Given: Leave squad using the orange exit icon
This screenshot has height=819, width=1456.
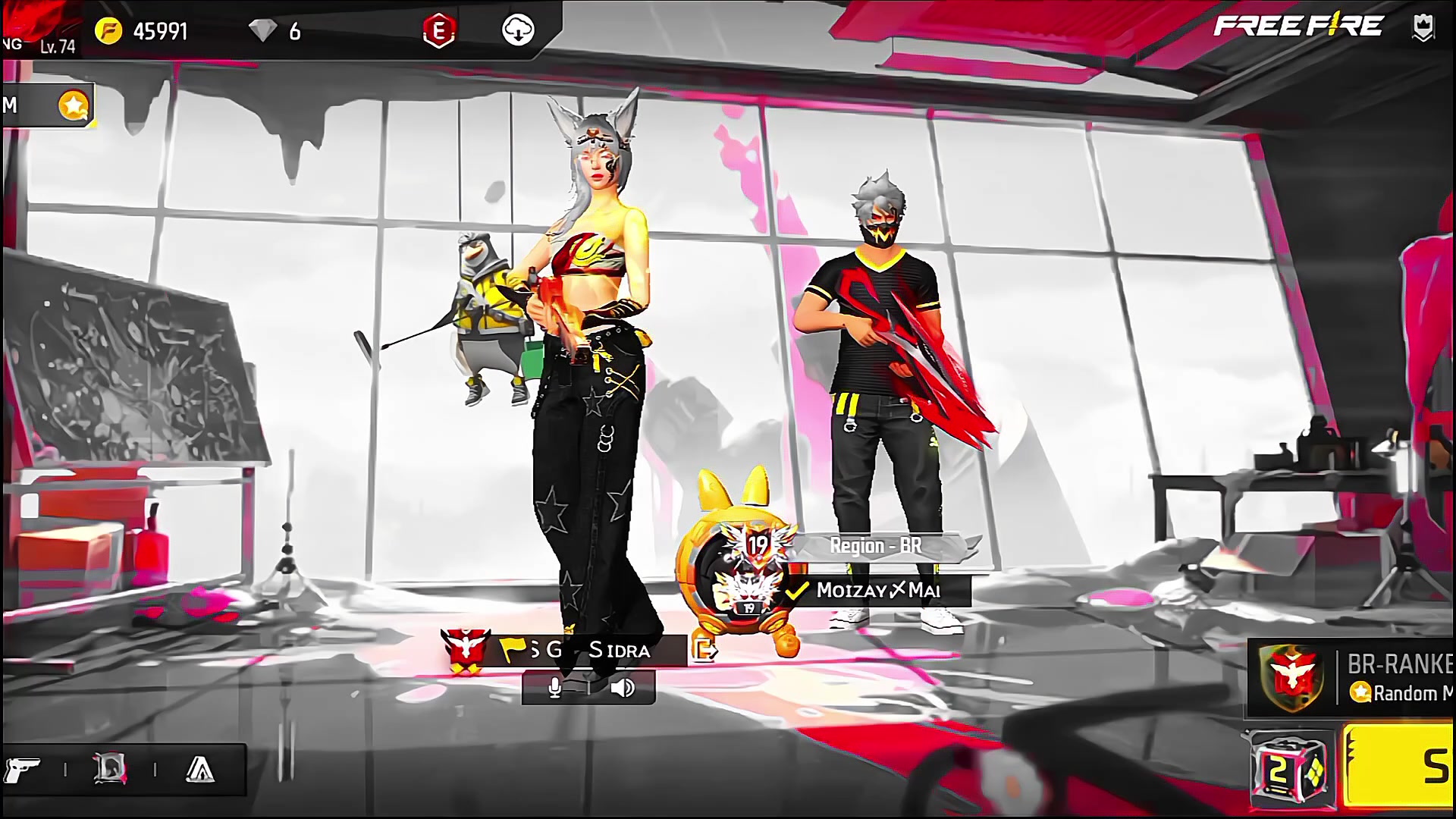Looking at the screenshot, I should point(704,650).
